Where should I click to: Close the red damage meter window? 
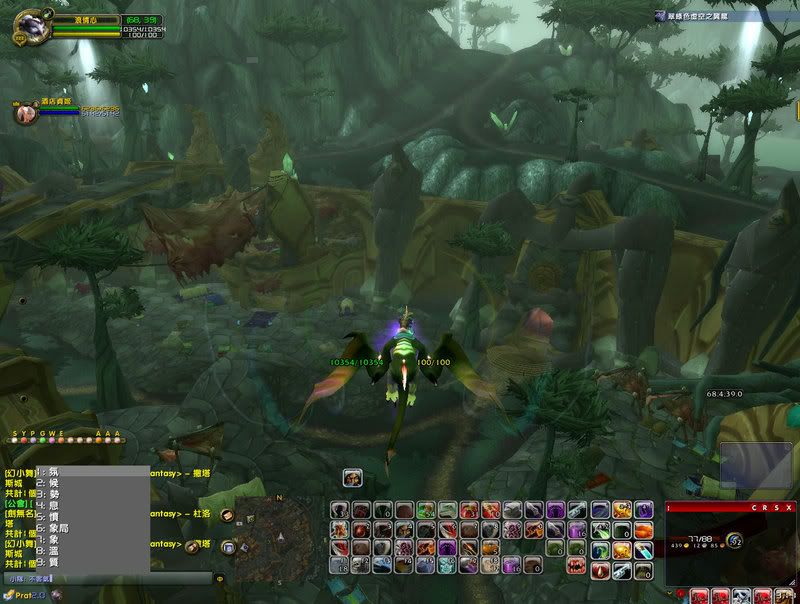(790, 508)
